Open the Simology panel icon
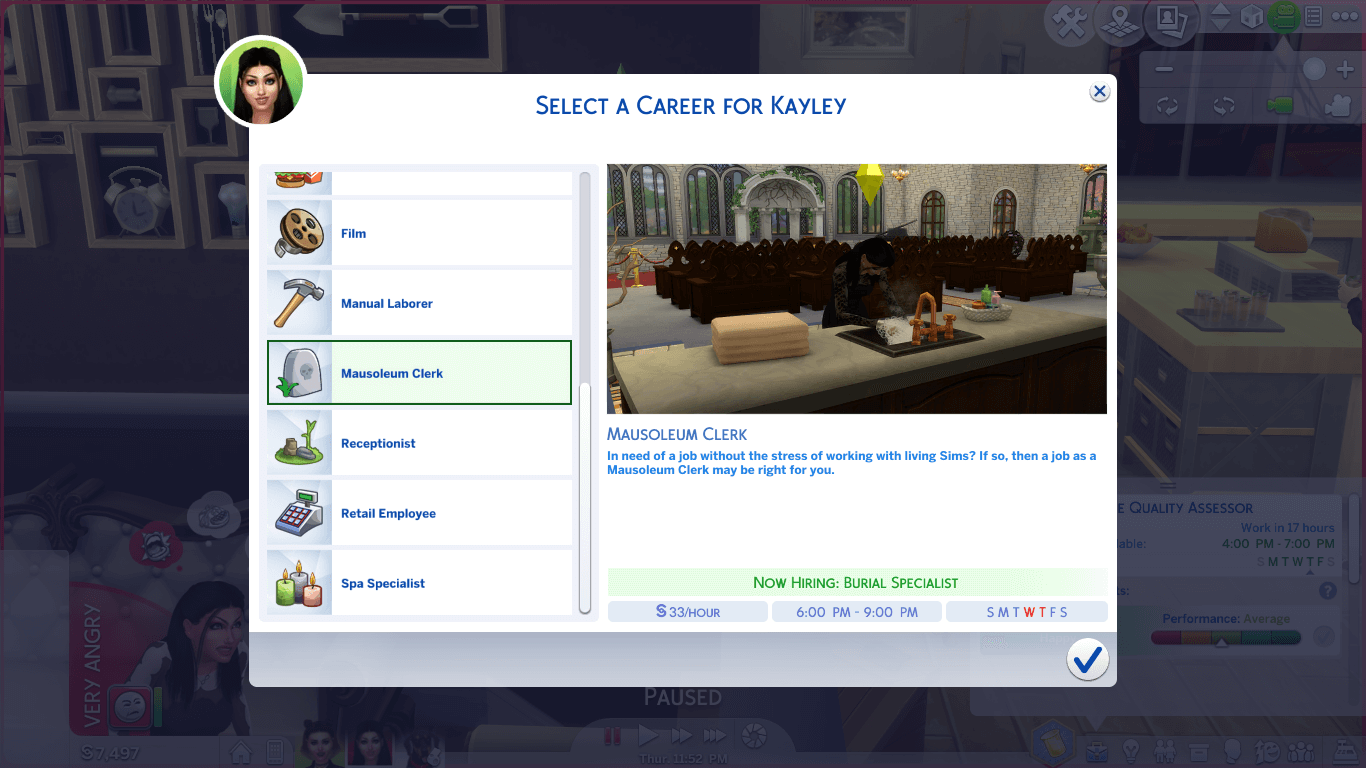Screen dimensions: 1366x768 [x=1234, y=750]
